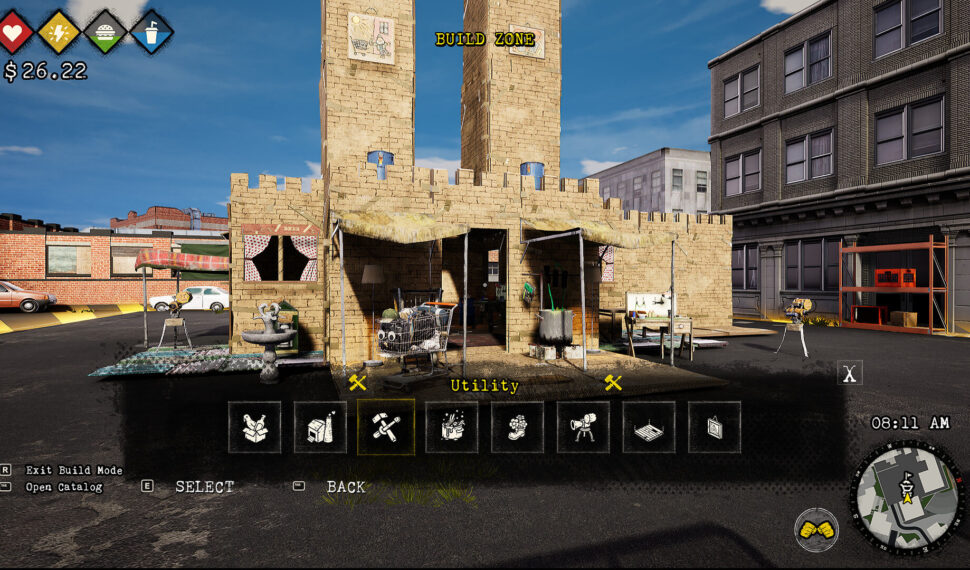Open the floor pallet build category
Viewport: 970px width, 570px height.
pos(649,427)
